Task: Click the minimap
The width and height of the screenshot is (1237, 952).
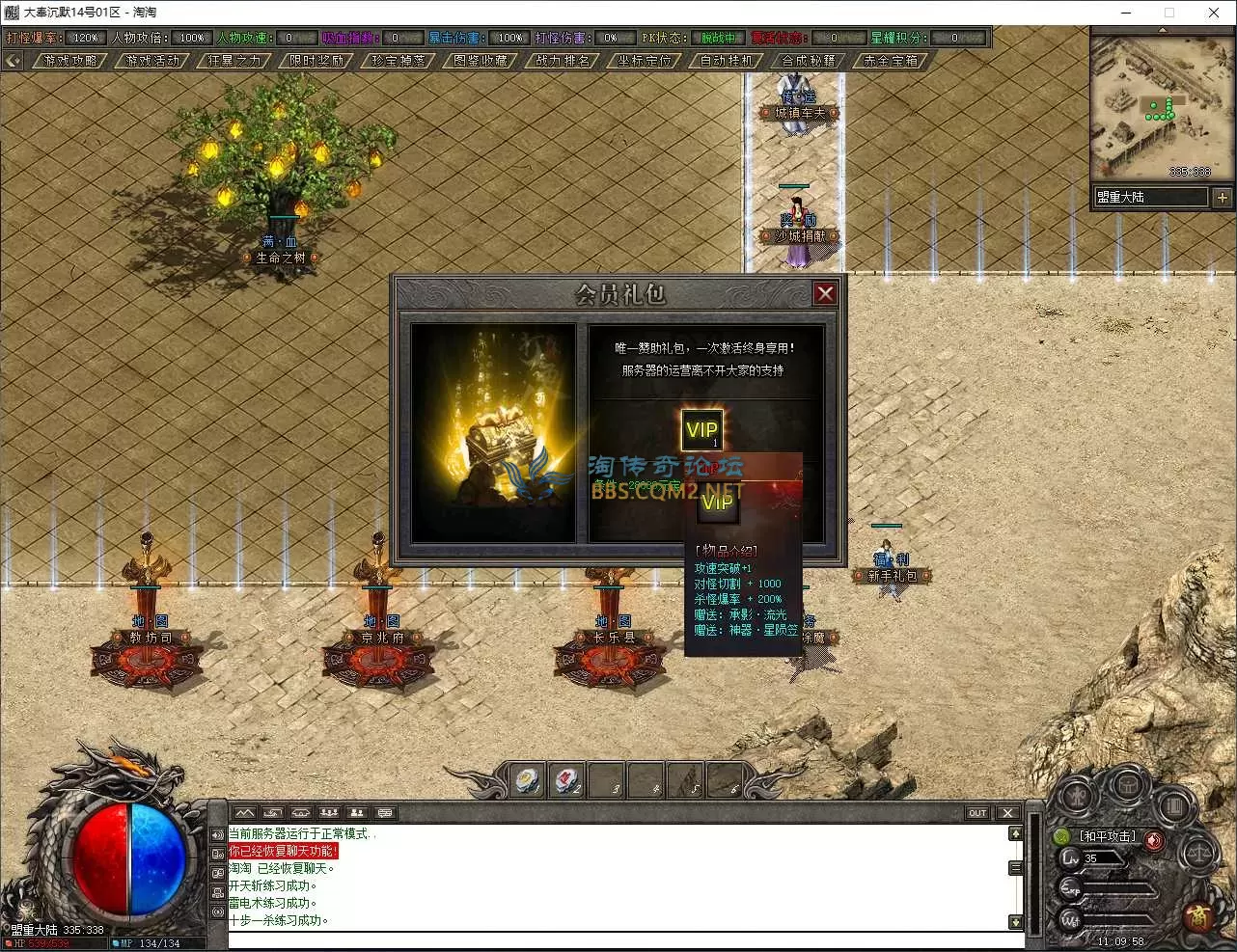Action: click(x=1163, y=106)
